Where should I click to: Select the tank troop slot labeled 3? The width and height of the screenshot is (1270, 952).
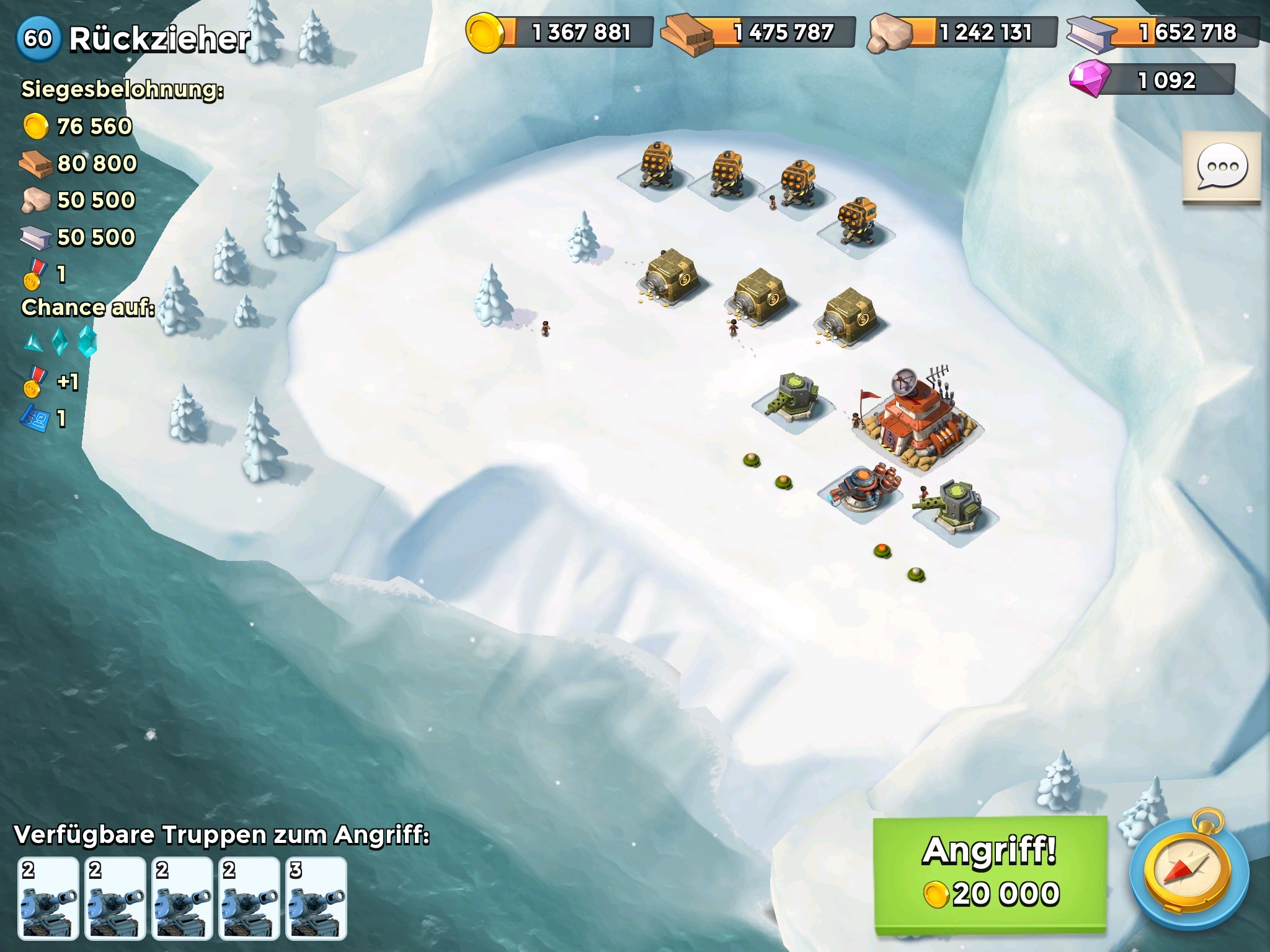click(x=316, y=897)
